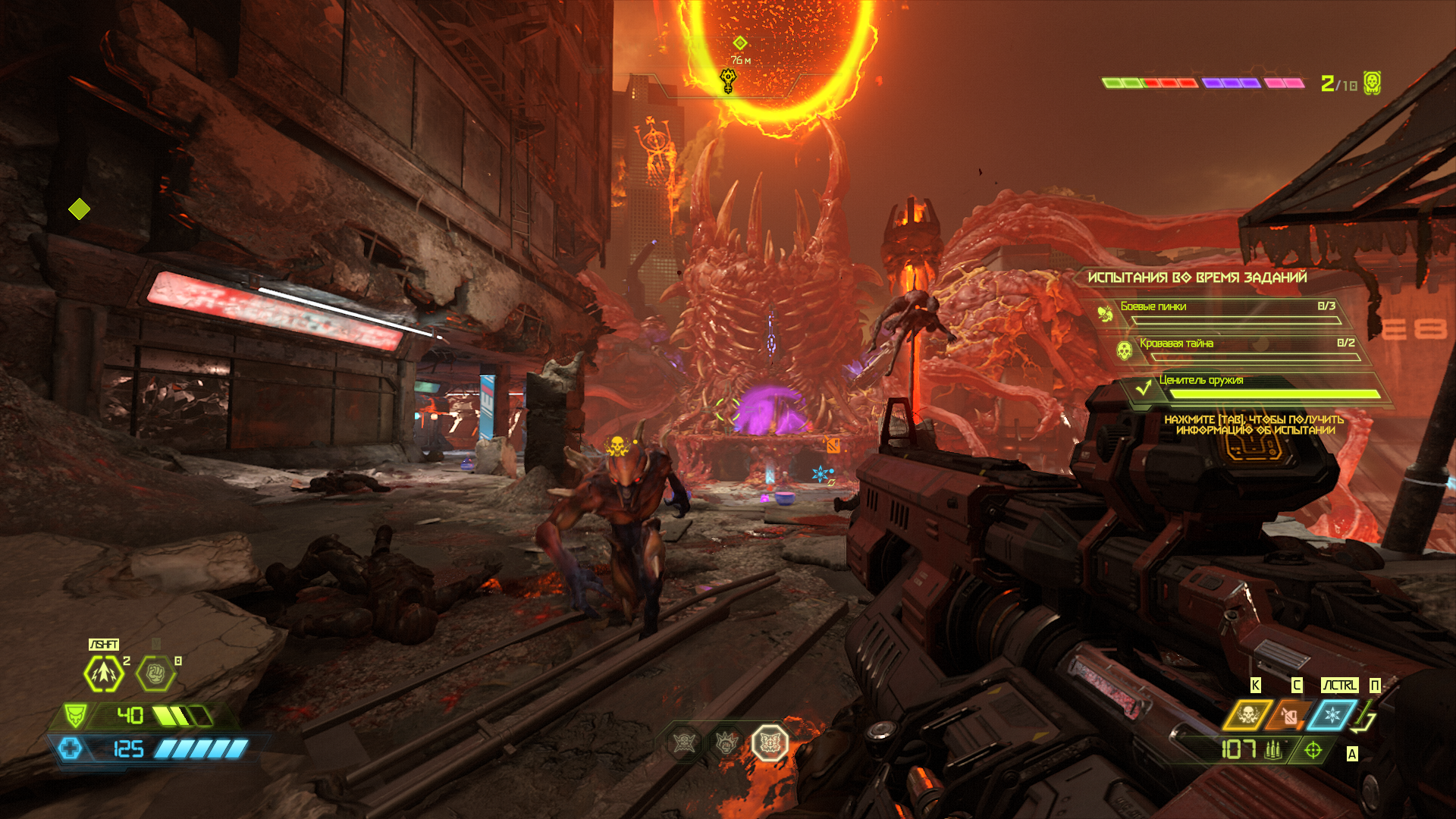Screen dimensions: 1456x819
Task: Click the blue health cross icon
Action: tap(70, 749)
